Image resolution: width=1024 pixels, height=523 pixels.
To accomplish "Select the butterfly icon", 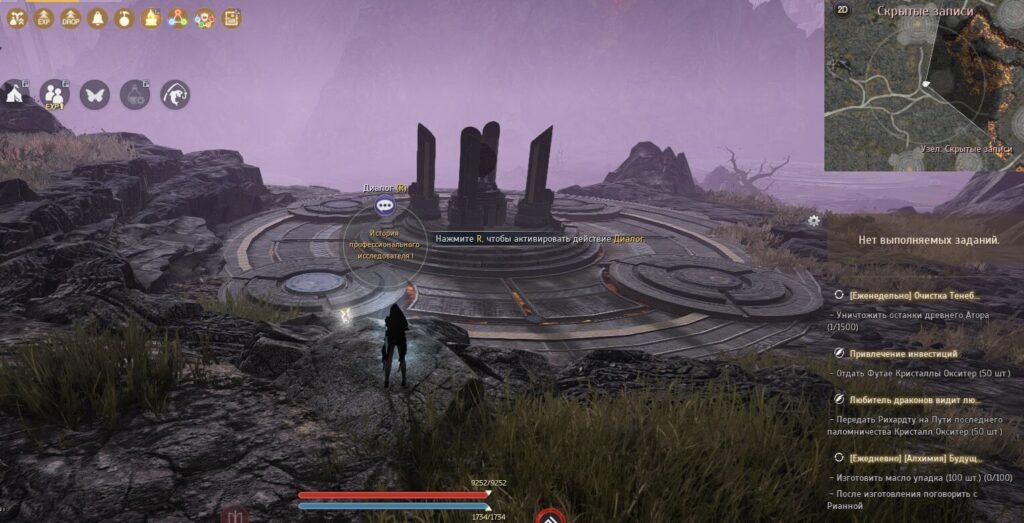I will (x=95, y=94).
